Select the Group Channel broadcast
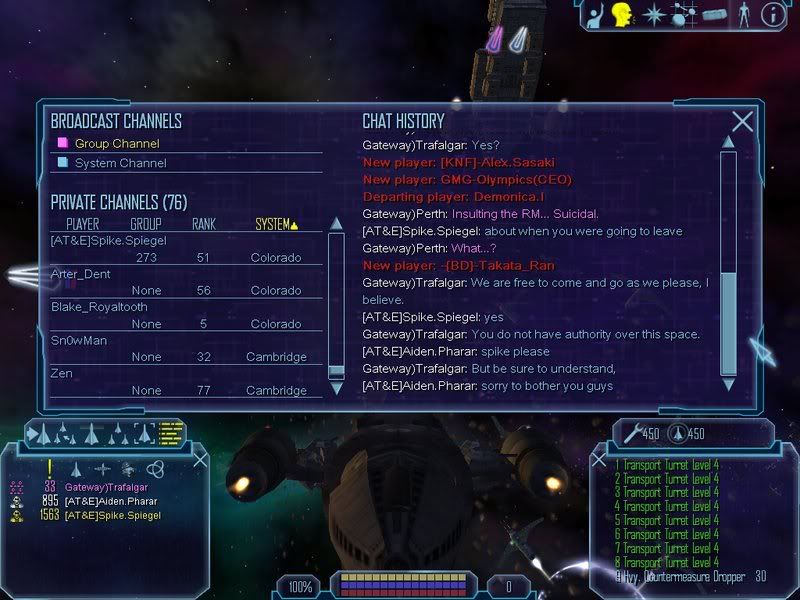This screenshot has width=800, height=600. pos(116,143)
